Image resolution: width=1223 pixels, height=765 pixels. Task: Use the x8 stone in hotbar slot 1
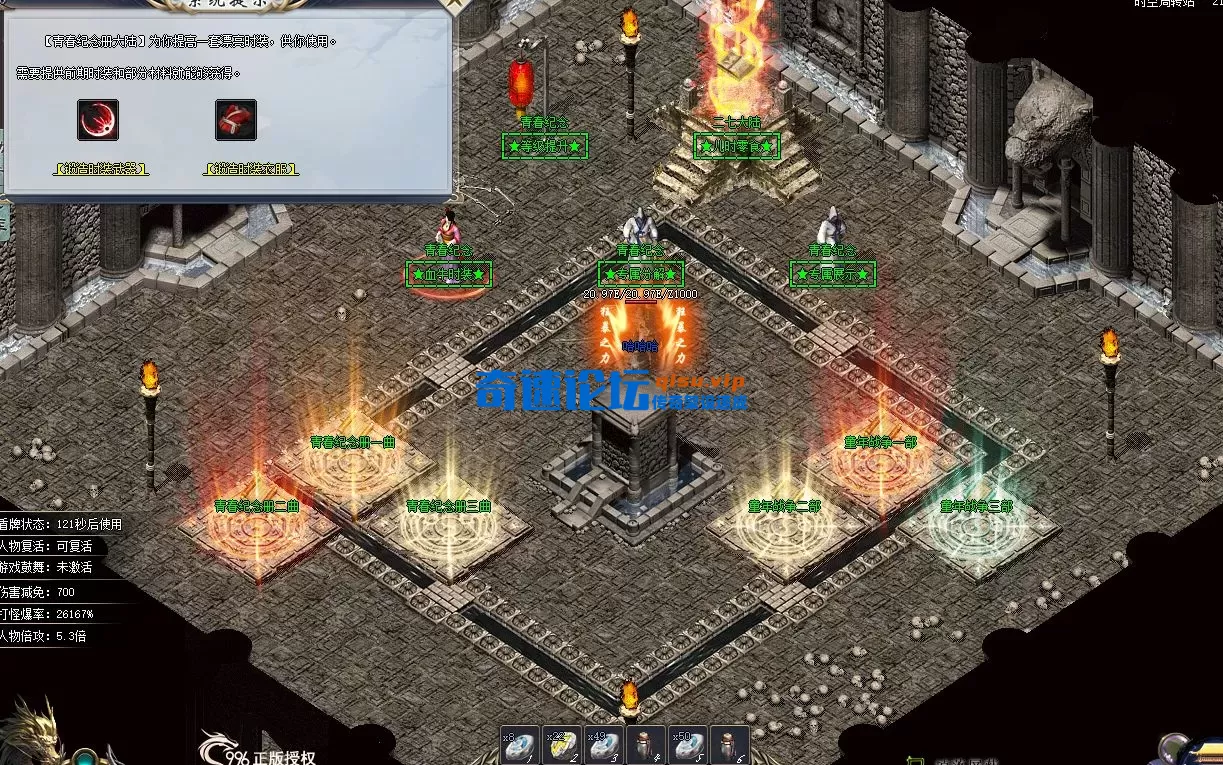pos(520,746)
